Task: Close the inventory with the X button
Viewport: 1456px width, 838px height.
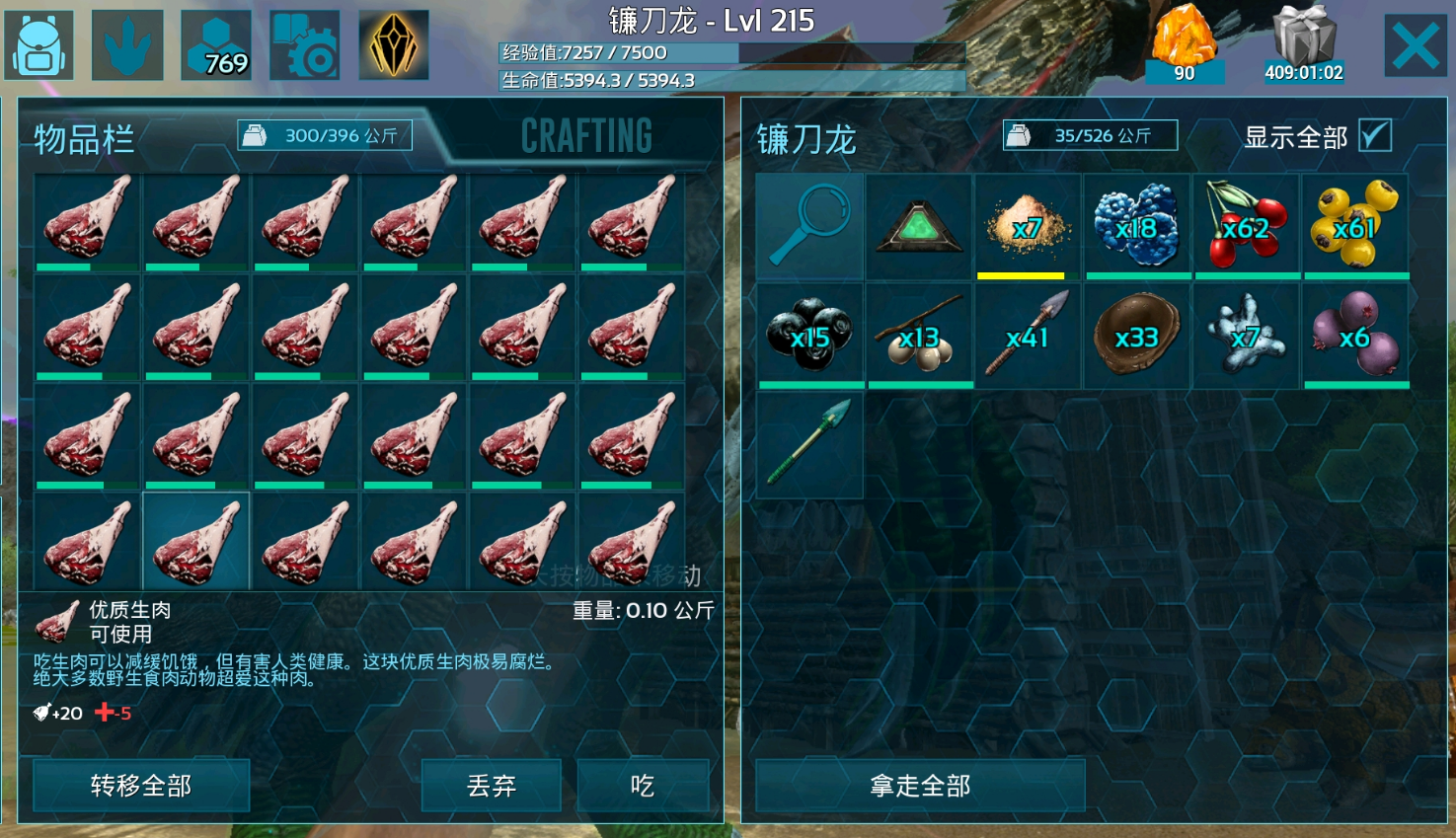Action: [1415, 45]
